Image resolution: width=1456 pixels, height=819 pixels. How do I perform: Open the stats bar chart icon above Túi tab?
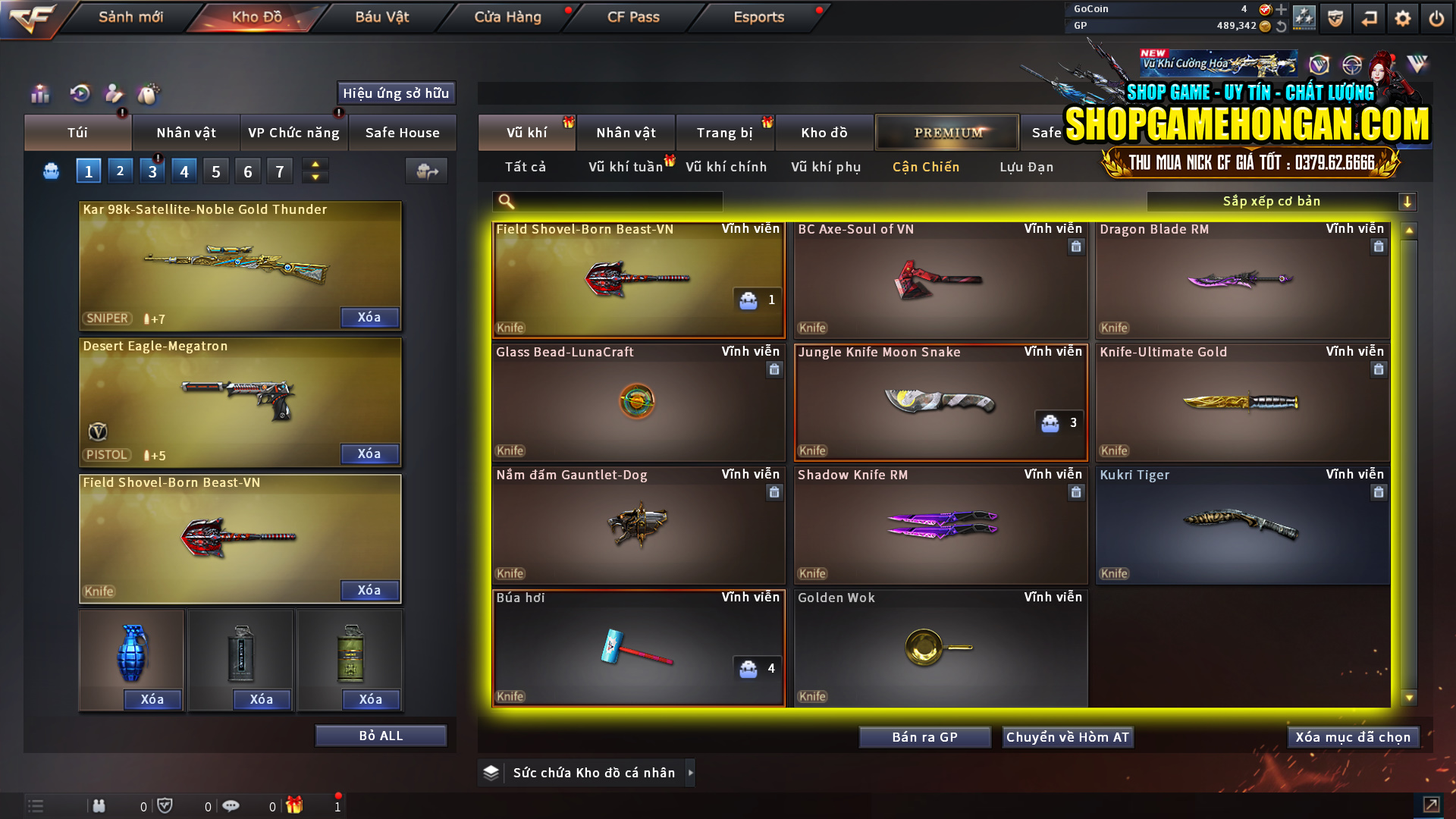39,93
